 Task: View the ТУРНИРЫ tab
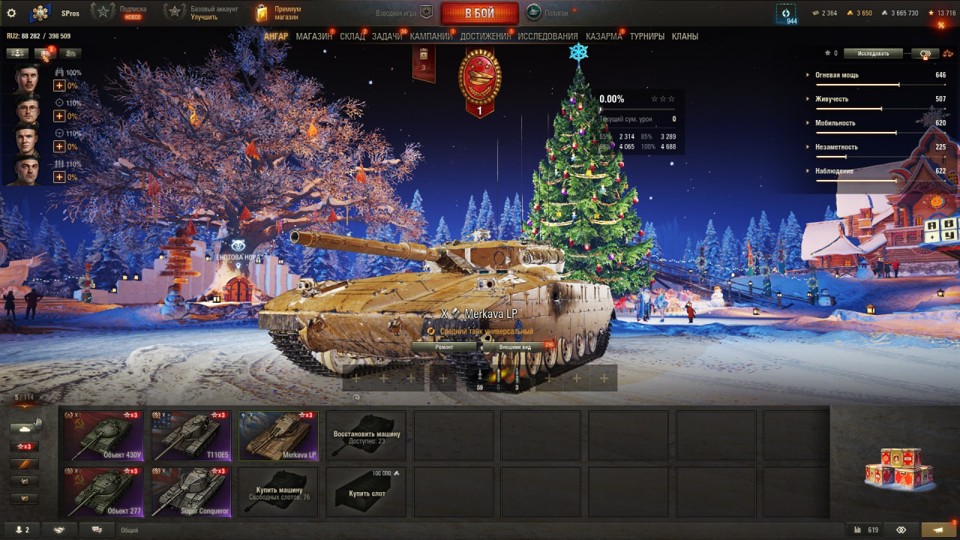647,36
